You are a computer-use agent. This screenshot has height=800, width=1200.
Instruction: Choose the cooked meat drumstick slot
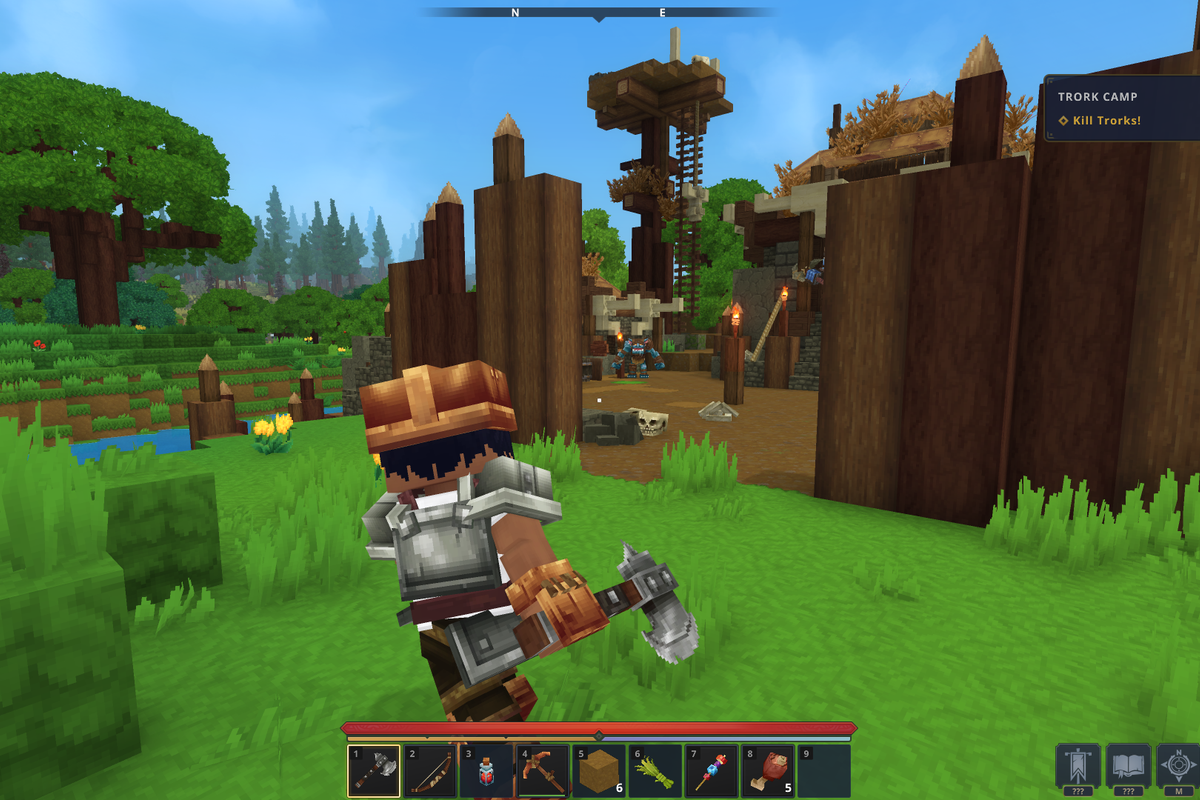coord(768,771)
